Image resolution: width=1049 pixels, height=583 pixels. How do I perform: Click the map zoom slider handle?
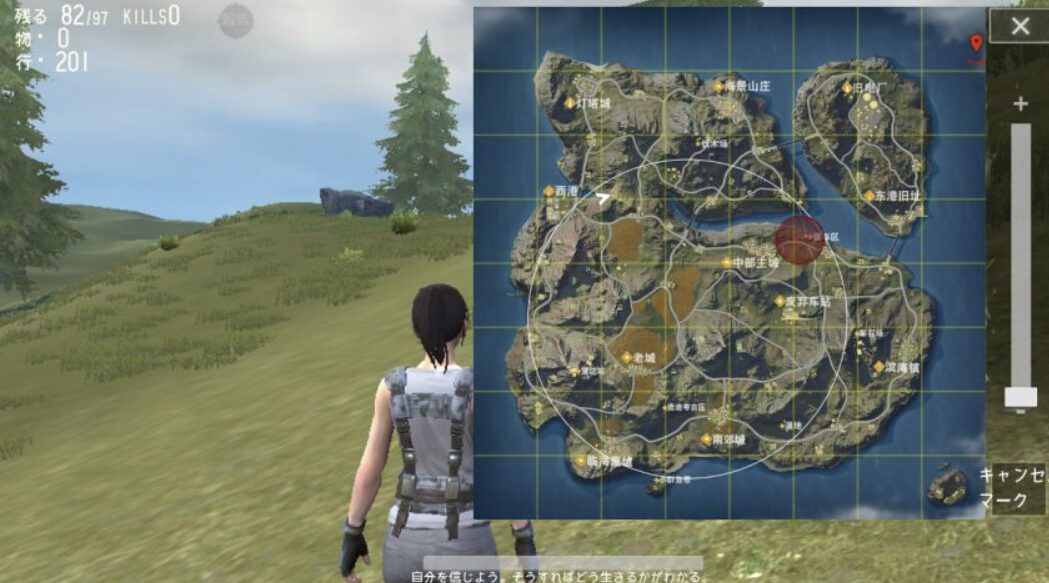coord(1020,397)
